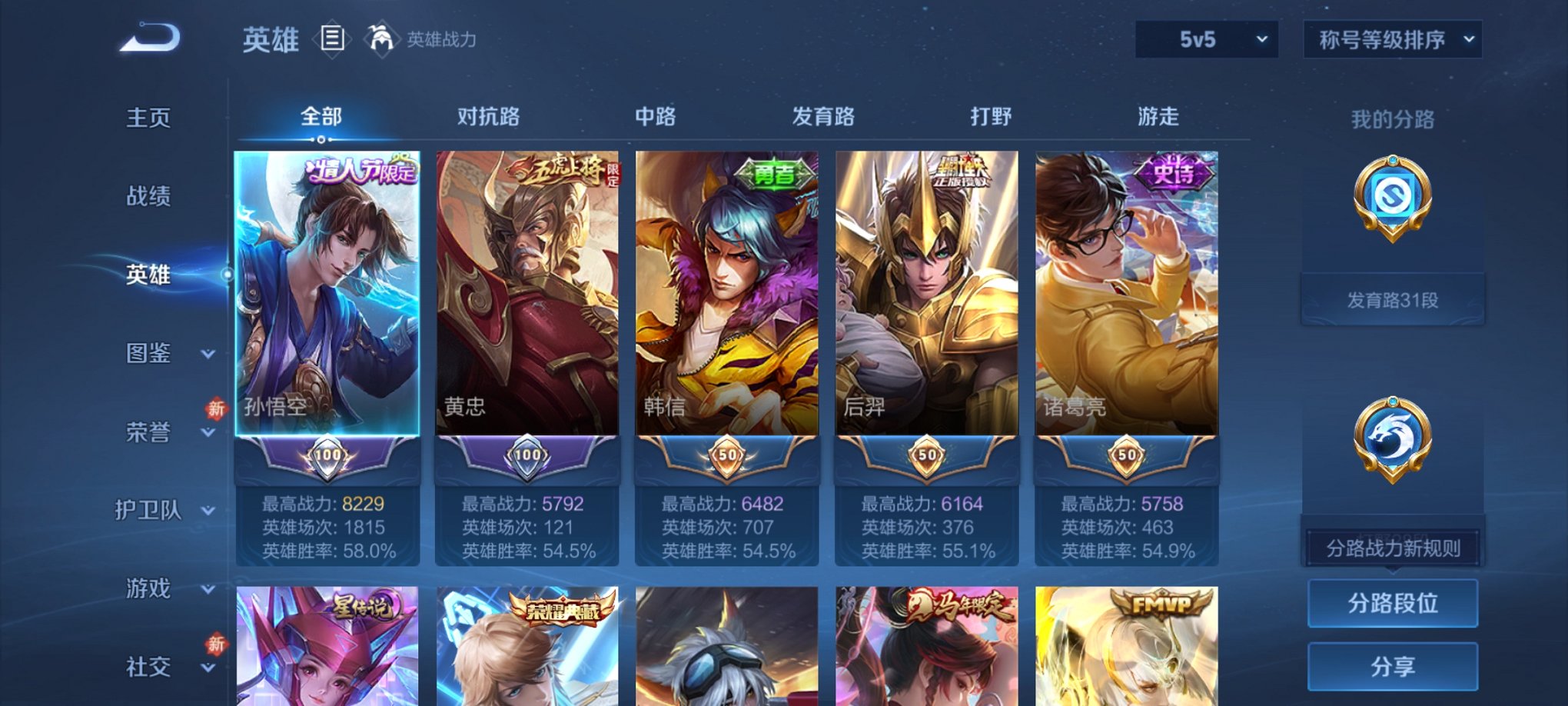Open 战绩 from the left sidebar
The height and width of the screenshot is (706, 1568).
tap(147, 198)
